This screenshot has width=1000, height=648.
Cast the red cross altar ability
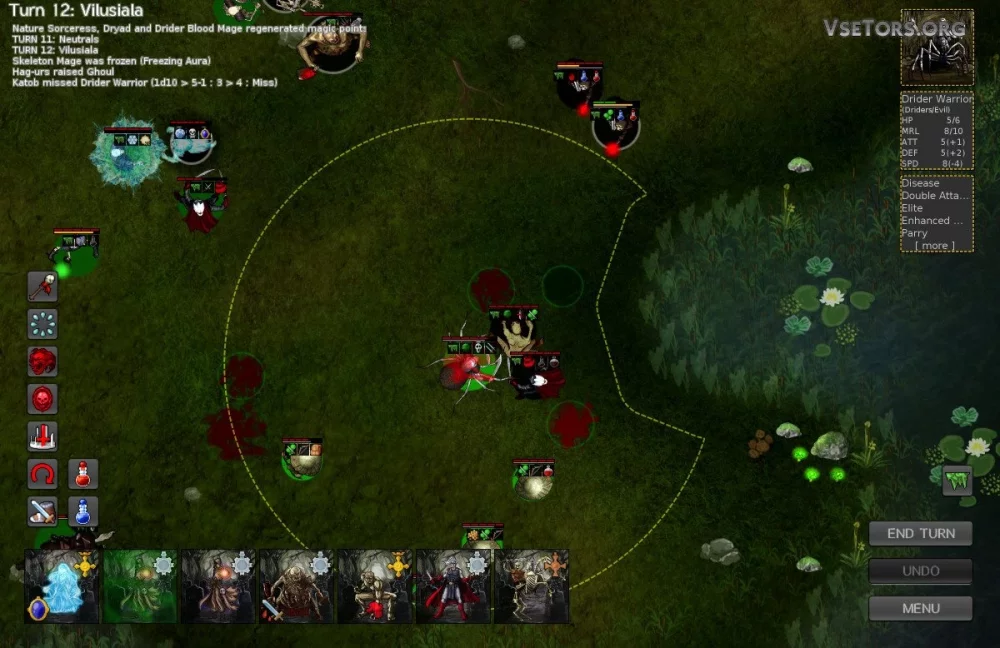point(42,436)
